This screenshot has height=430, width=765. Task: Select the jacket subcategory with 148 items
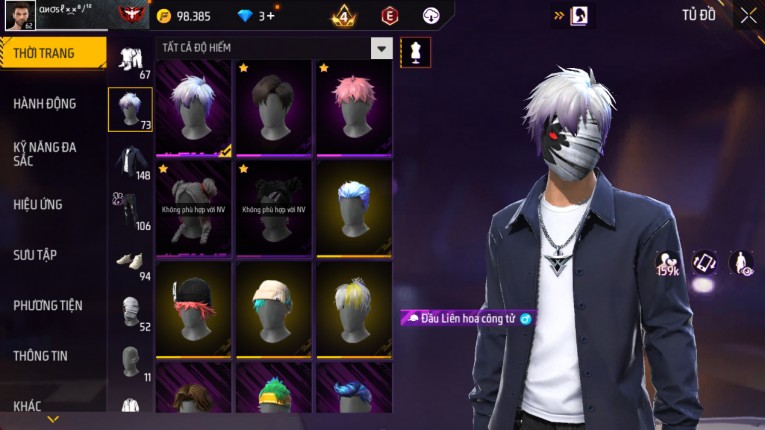pos(130,160)
